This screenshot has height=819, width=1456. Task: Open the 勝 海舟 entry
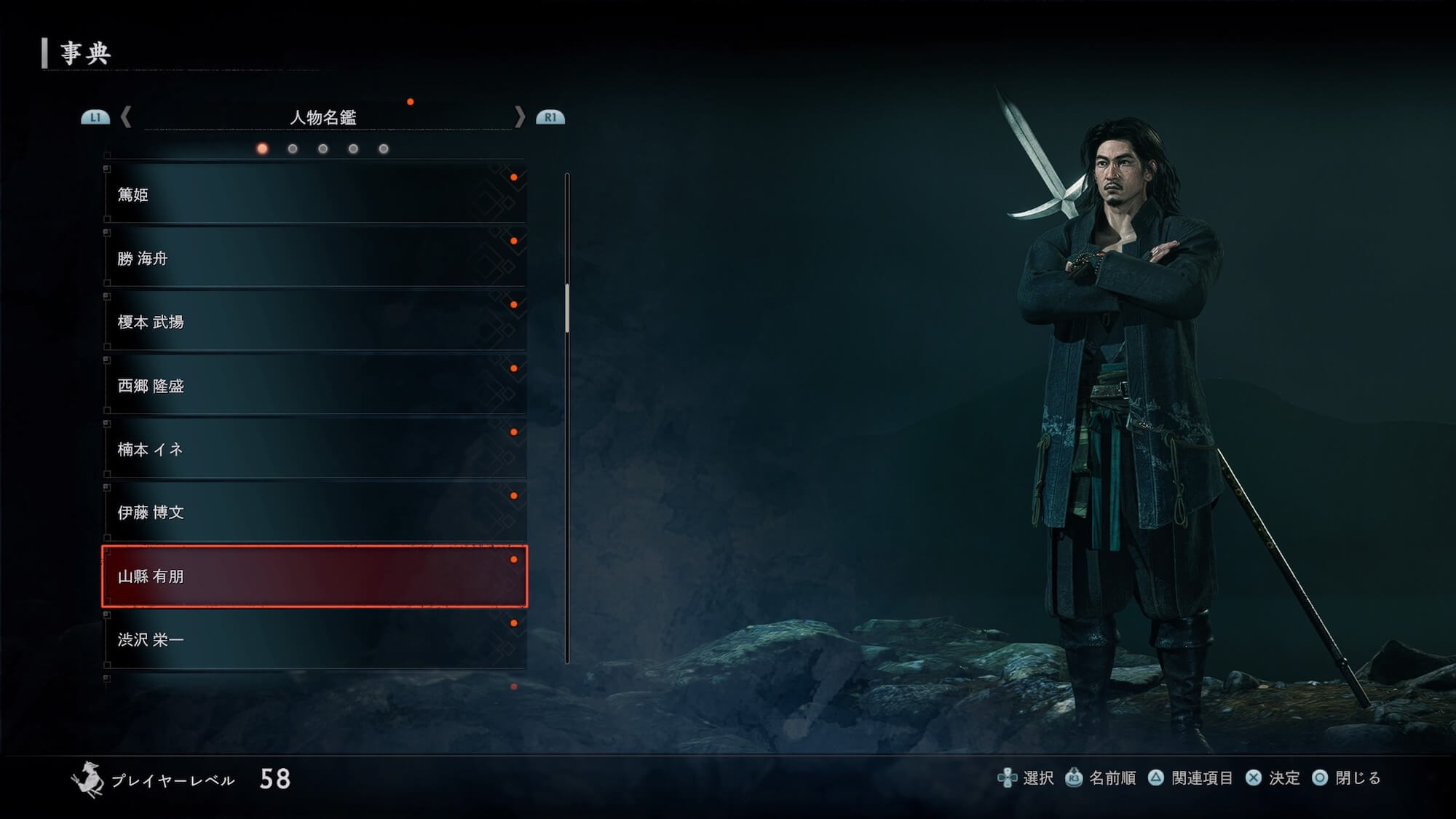pyautogui.click(x=314, y=258)
